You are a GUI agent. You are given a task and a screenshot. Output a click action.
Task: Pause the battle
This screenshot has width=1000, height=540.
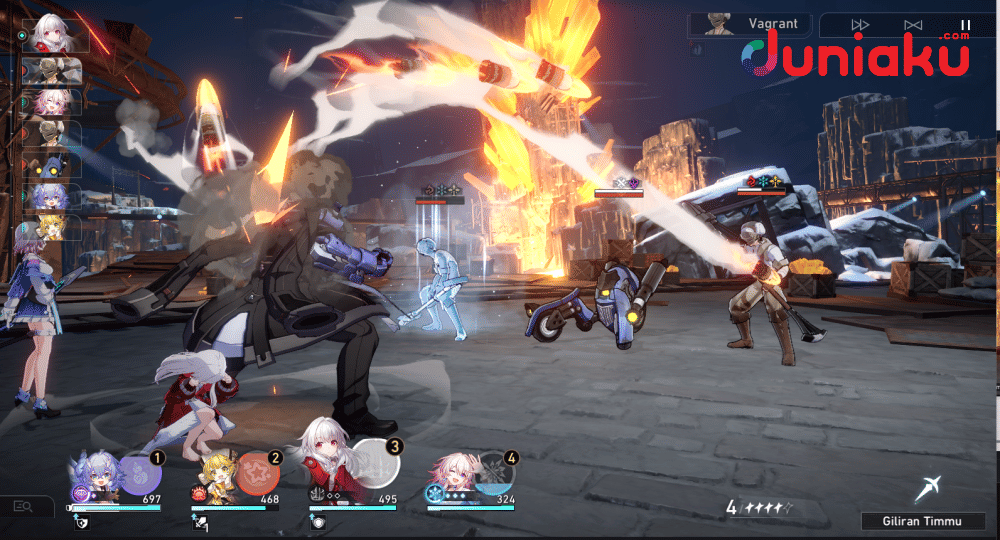(965, 25)
